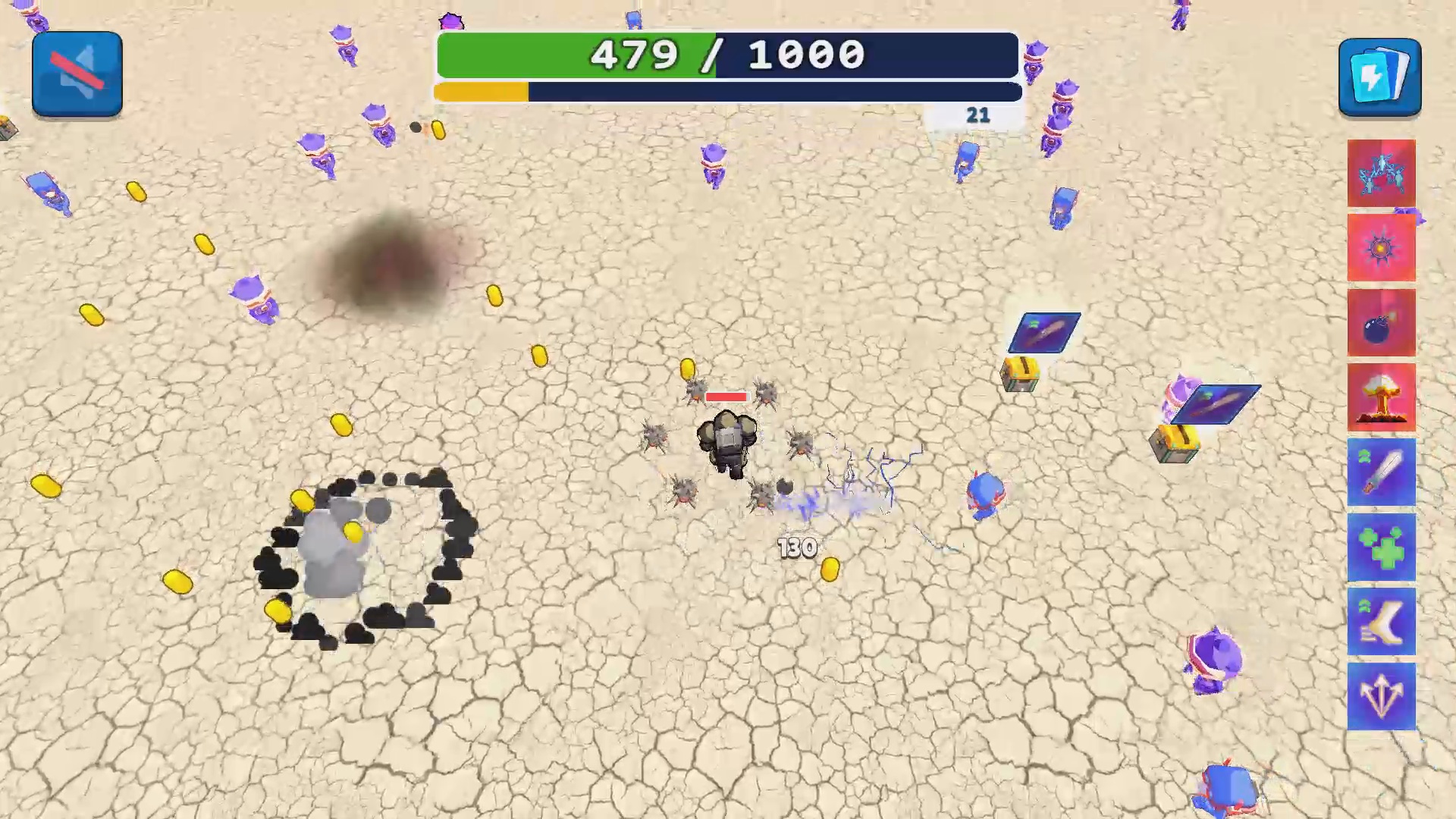Toggle the sound mute button
This screenshot has width=1456, height=819.
(x=77, y=73)
